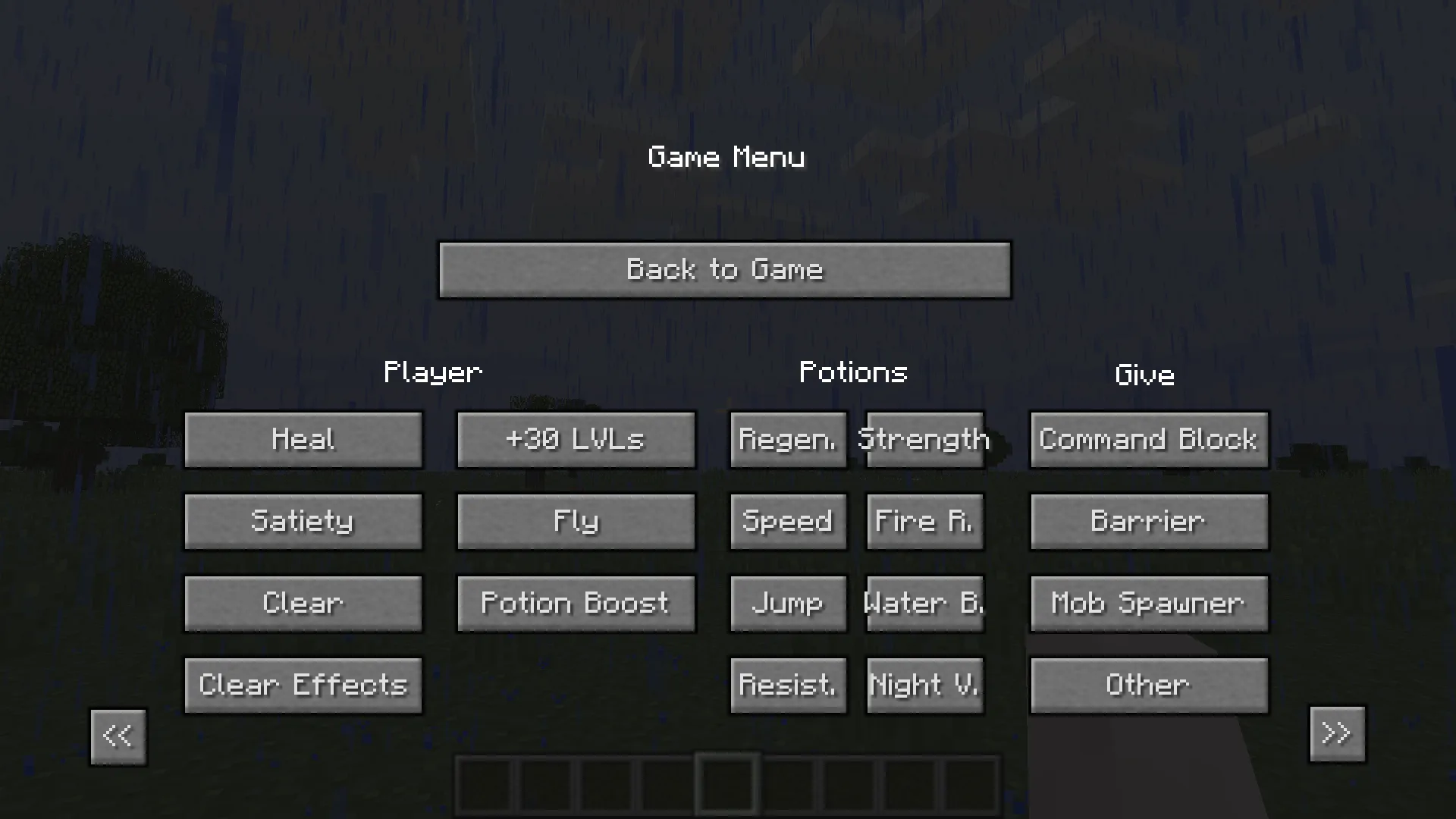This screenshot has height=819, width=1456.
Task: Apply the Speed potion effect
Action: pos(788,522)
